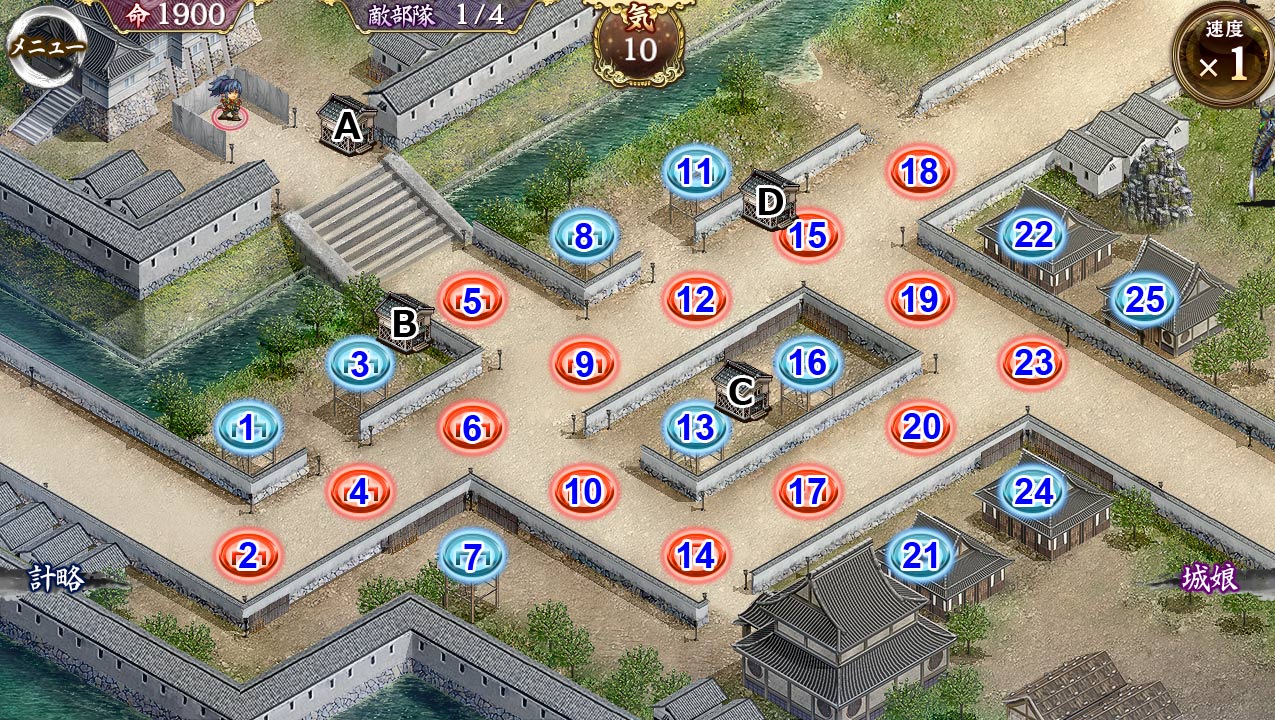Open the 城娘 castle girl panel
Viewport: 1275px width, 720px height.
pyautogui.click(x=1211, y=578)
